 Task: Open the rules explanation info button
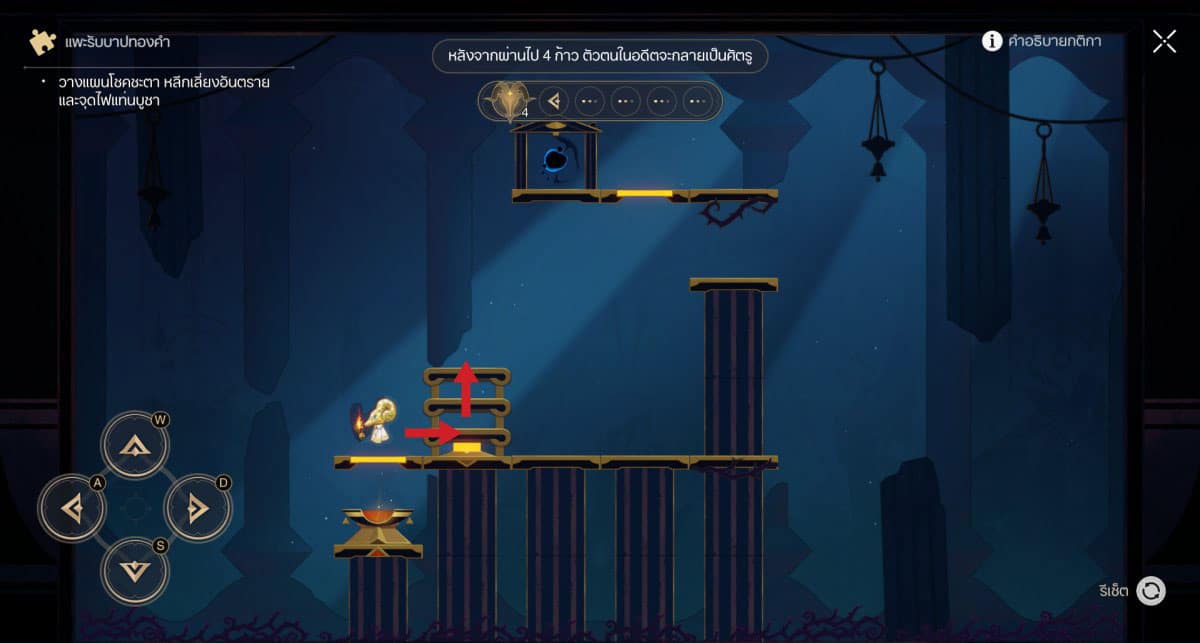992,41
